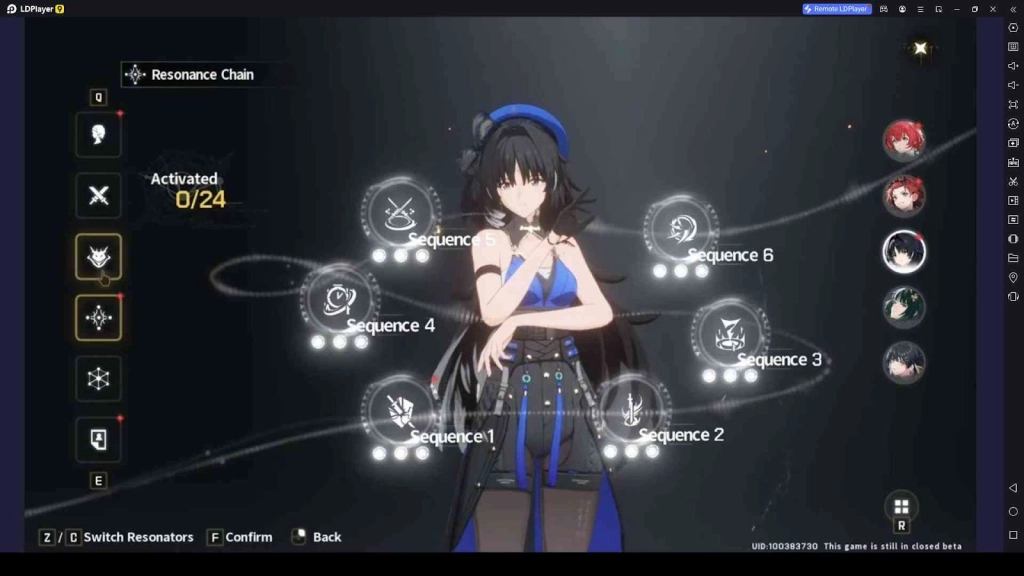Viewport: 1024px width, 576px height.
Task: Open the beast mask Echoes tab
Action: pyautogui.click(x=98, y=257)
